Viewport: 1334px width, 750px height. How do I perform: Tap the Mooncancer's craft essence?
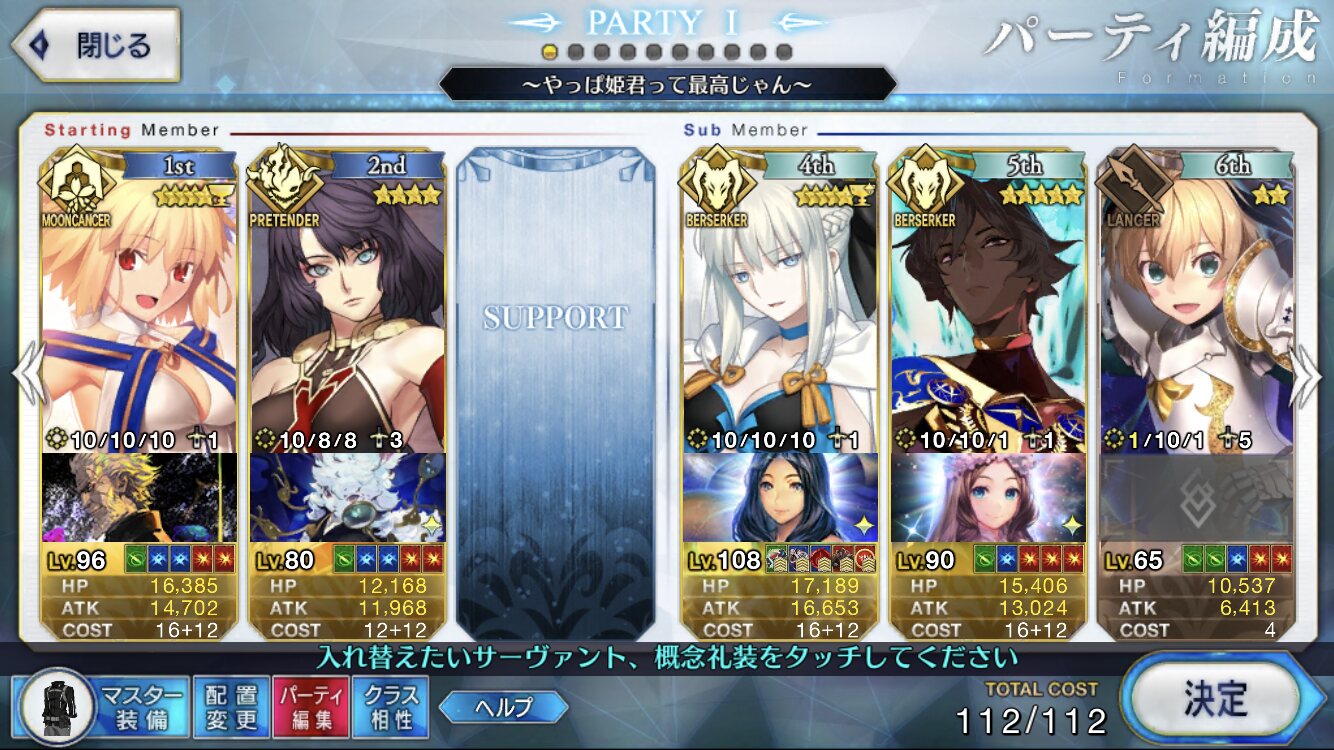click(x=140, y=497)
